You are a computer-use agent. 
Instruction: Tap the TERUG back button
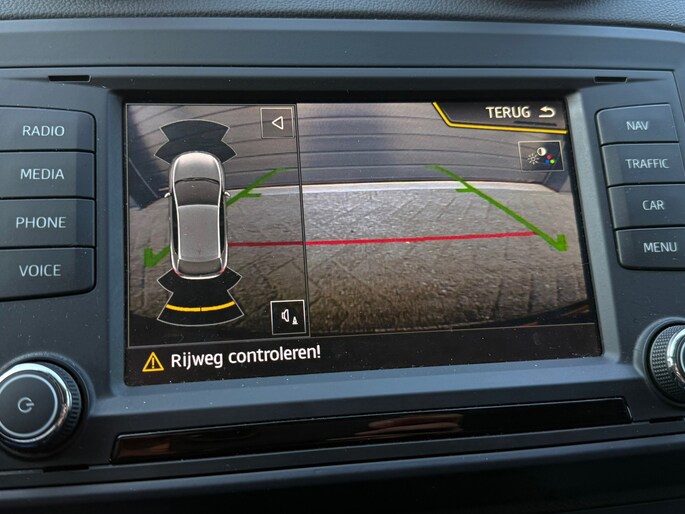(519, 112)
